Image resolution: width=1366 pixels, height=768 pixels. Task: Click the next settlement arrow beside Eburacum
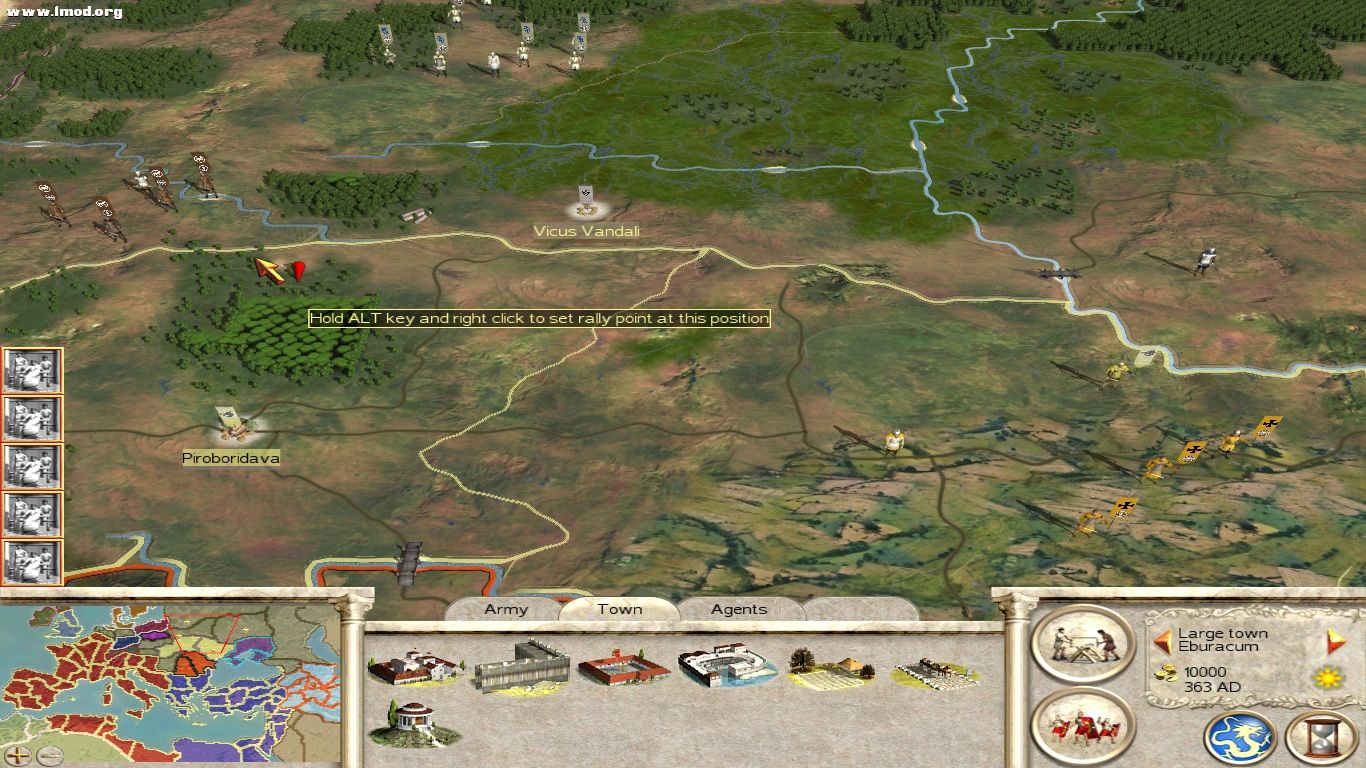[1330, 640]
